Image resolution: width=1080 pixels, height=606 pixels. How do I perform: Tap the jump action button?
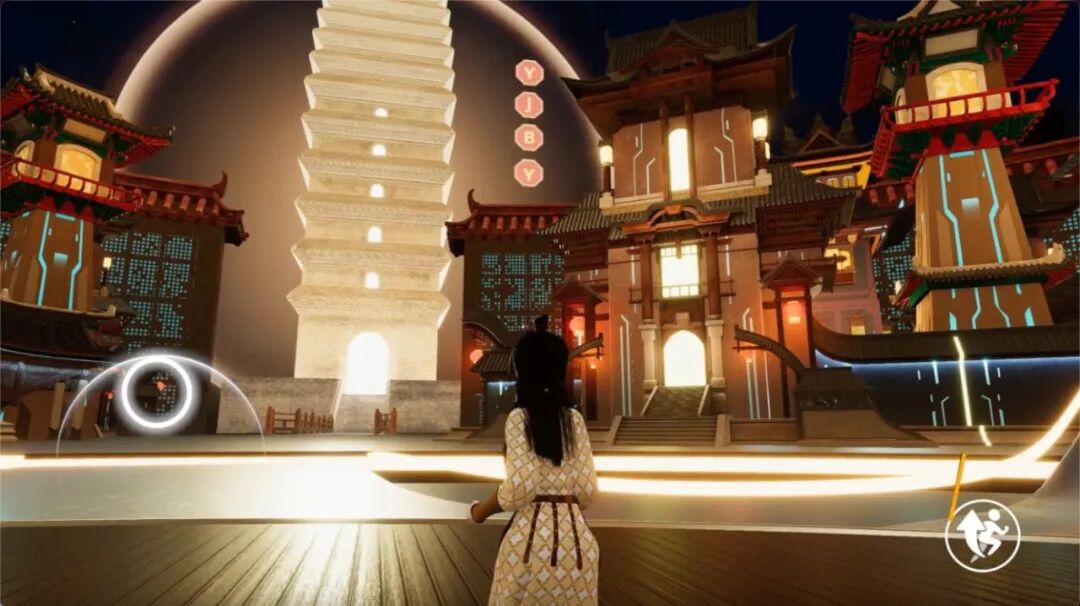click(982, 536)
